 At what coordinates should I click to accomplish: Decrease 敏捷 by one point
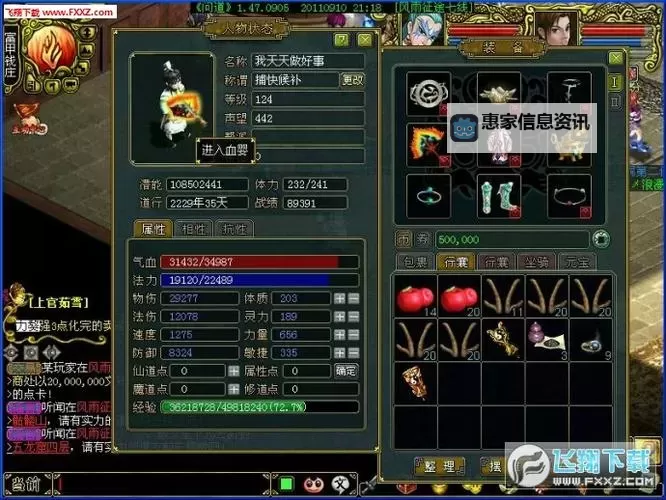[353, 353]
